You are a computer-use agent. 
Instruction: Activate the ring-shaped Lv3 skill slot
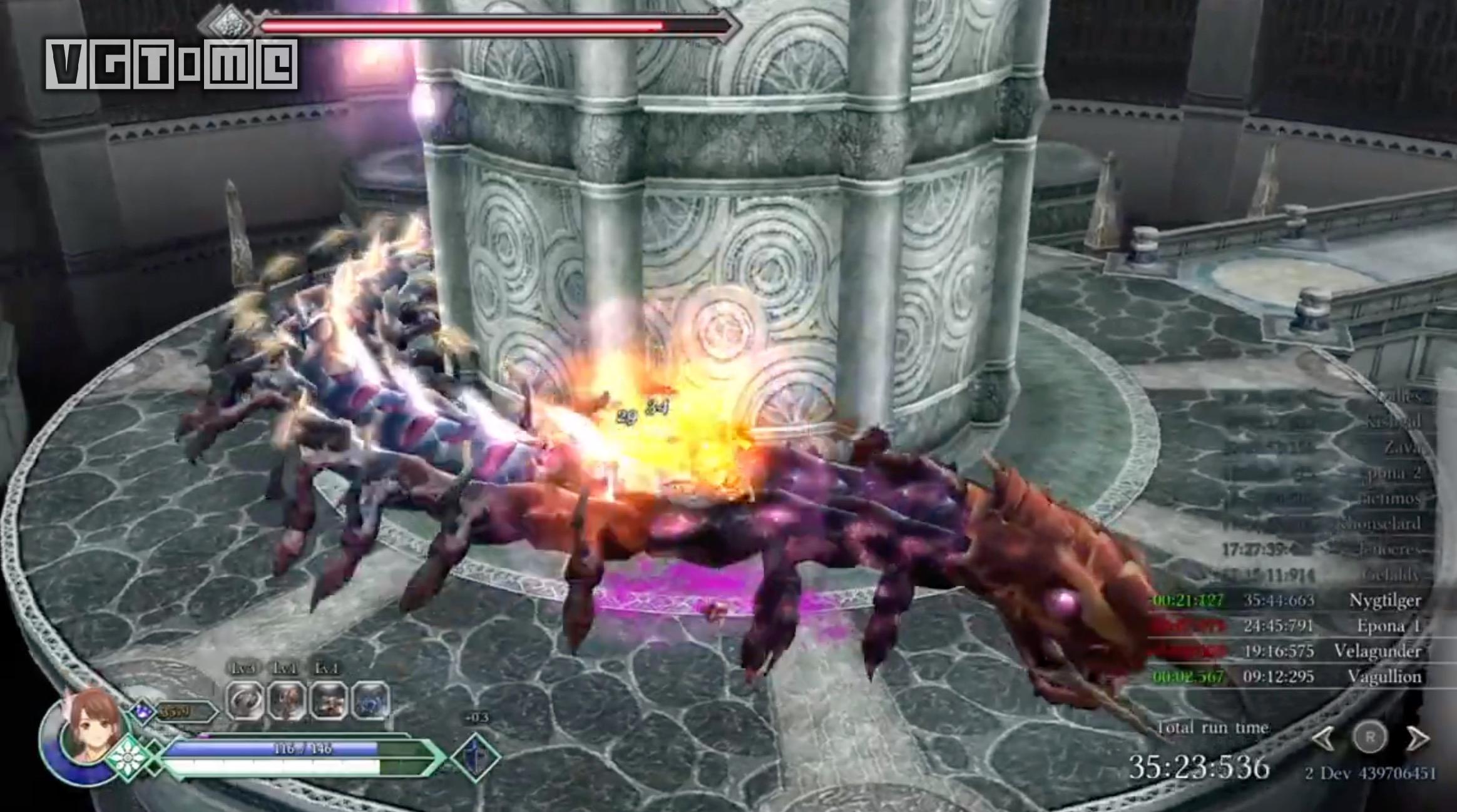pyautogui.click(x=245, y=701)
